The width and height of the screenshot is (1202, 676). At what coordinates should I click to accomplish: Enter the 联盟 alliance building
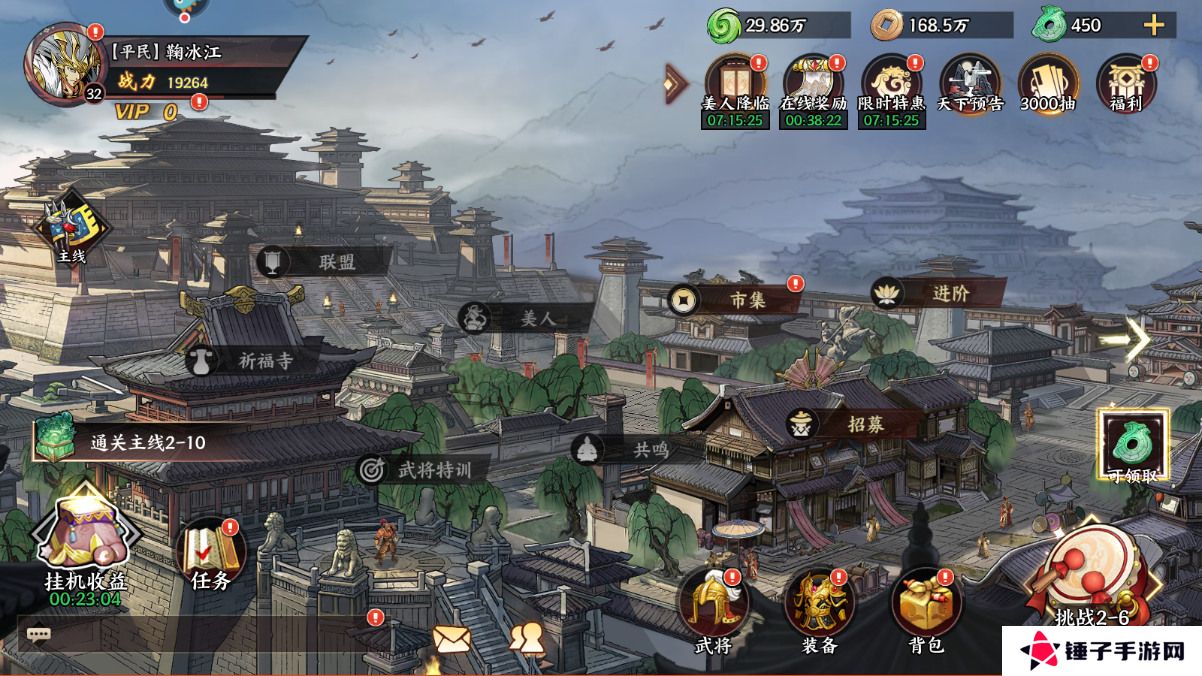tap(322, 262)
